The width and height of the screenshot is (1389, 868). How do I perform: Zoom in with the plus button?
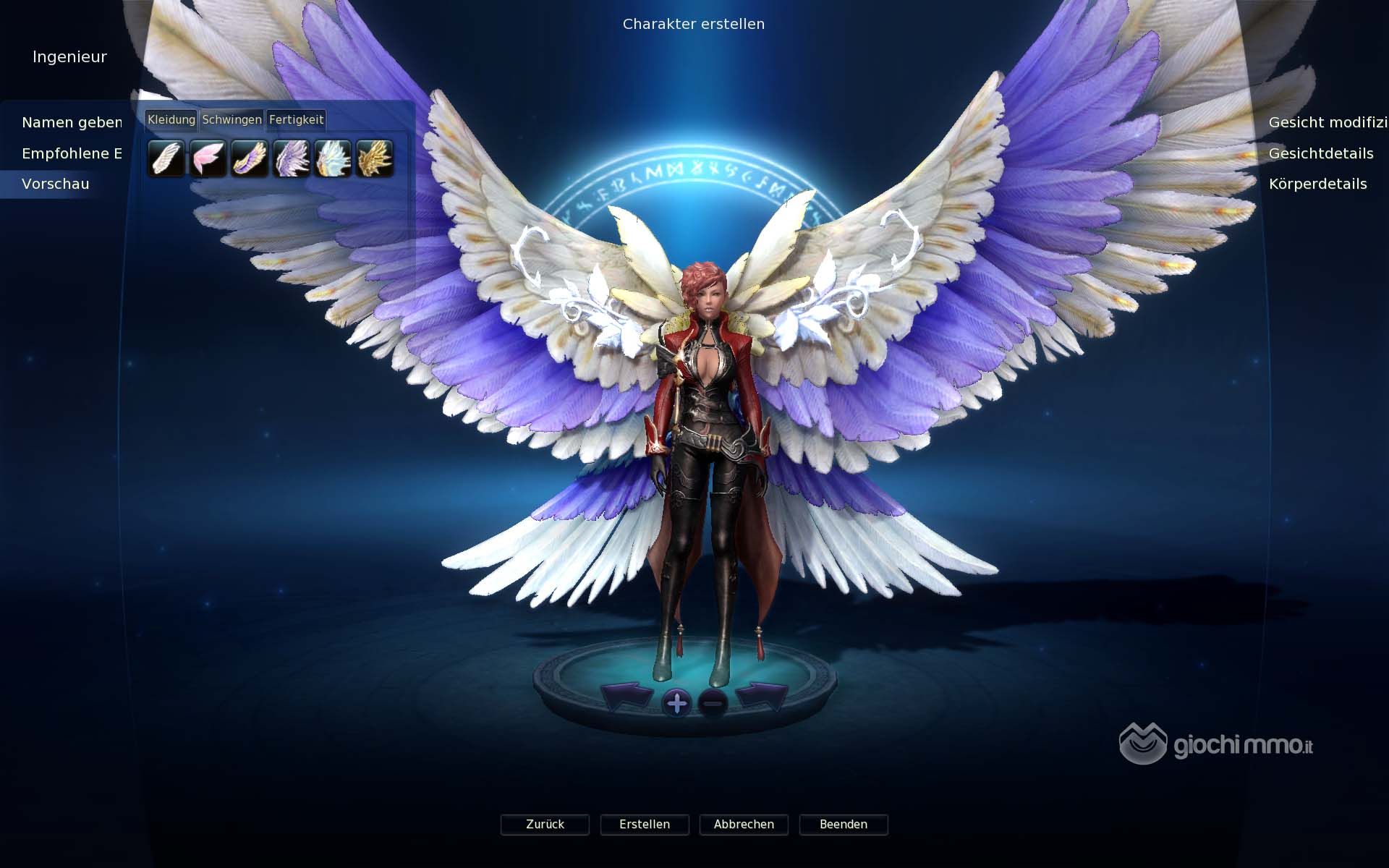point(677,702)
